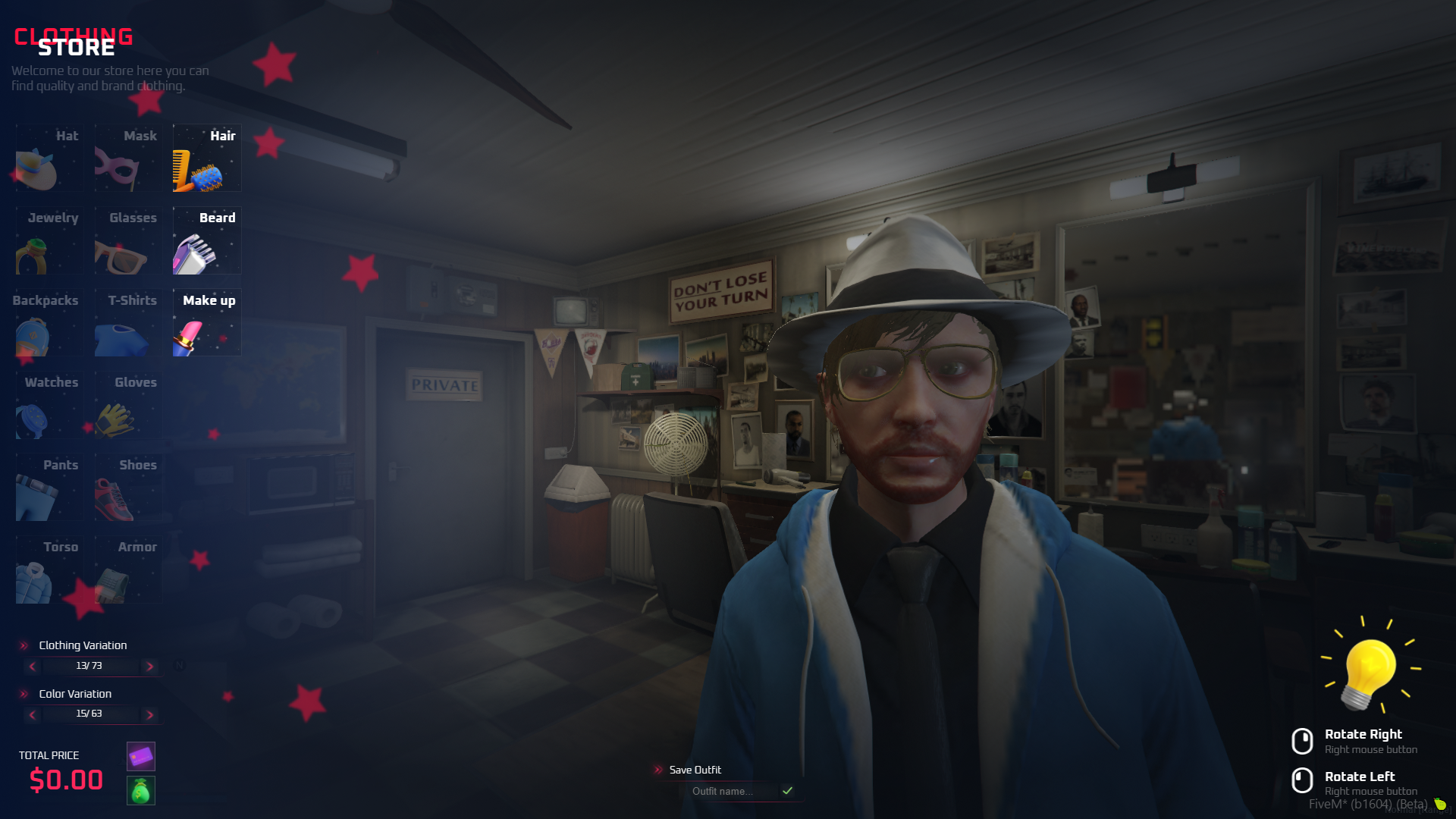
Task: Go to next Clothing Variation
Action: pyautogui.click(x=150, y=667)
